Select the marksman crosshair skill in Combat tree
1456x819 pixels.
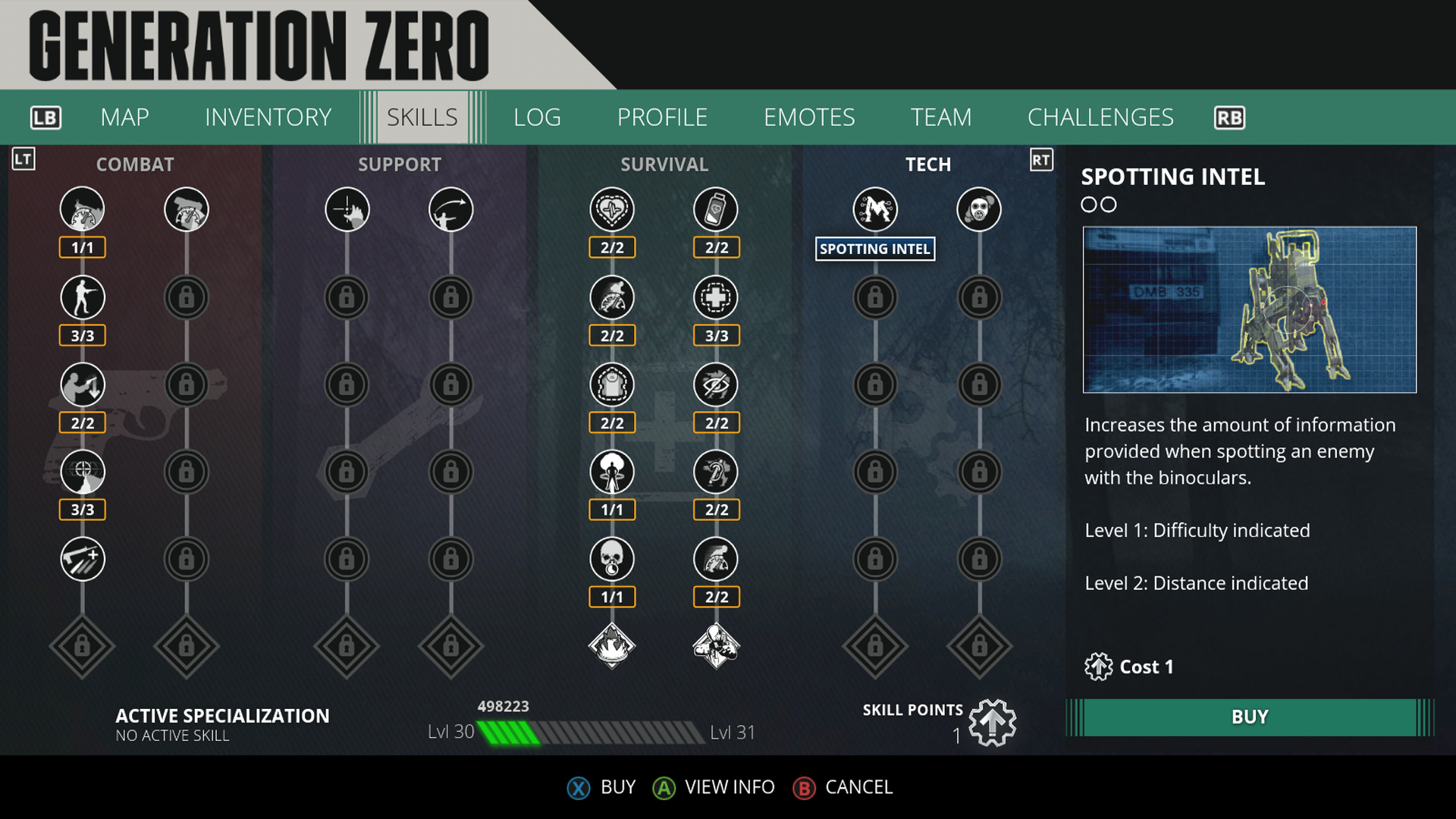pos(82,472)
